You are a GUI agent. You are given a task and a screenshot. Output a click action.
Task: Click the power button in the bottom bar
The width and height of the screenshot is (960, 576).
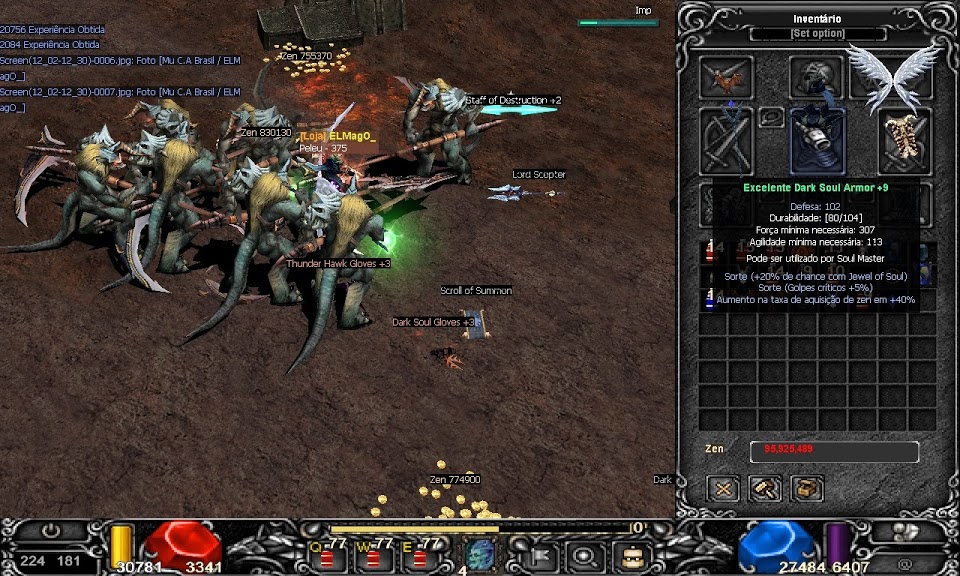(50, 531)
